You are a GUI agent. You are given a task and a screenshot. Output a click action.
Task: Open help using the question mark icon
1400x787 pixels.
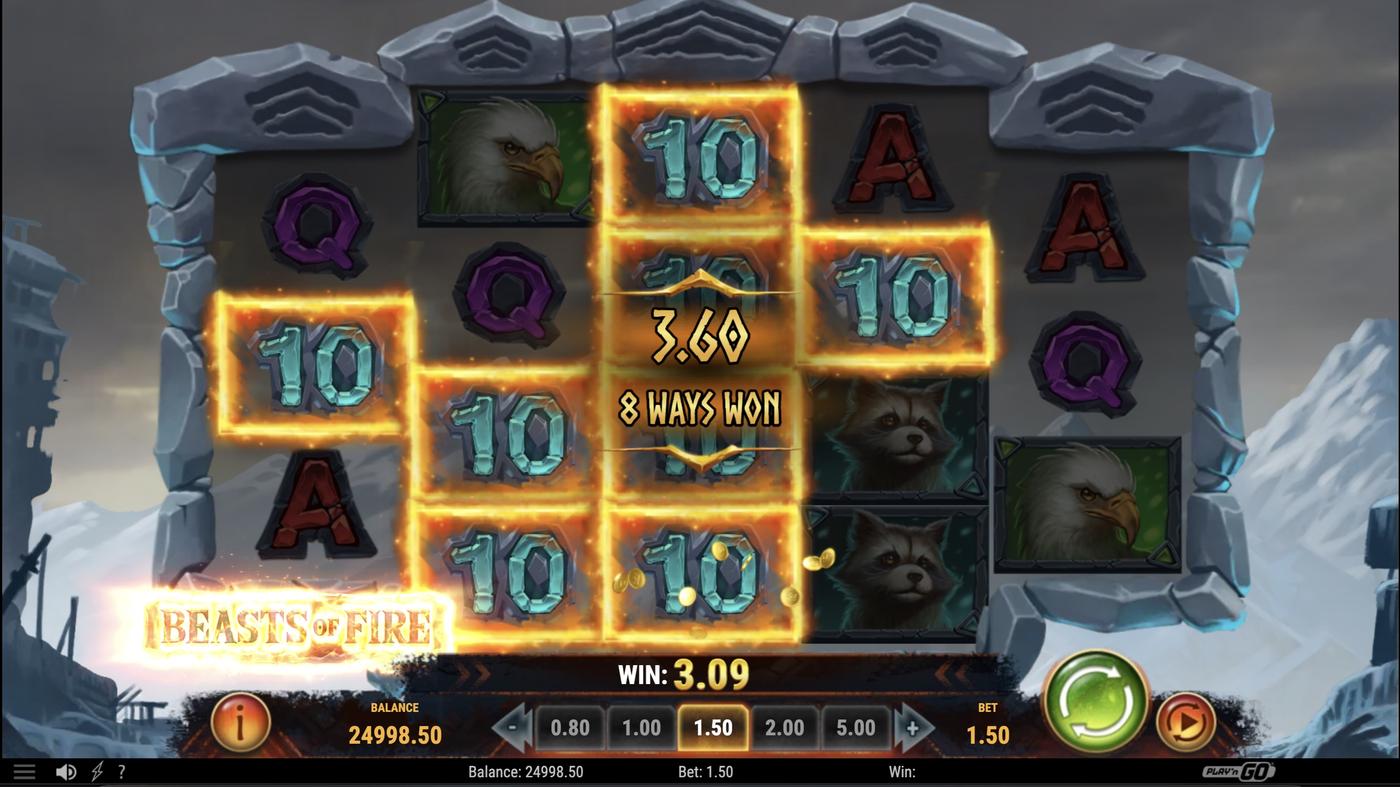click(x=121, y=770)
